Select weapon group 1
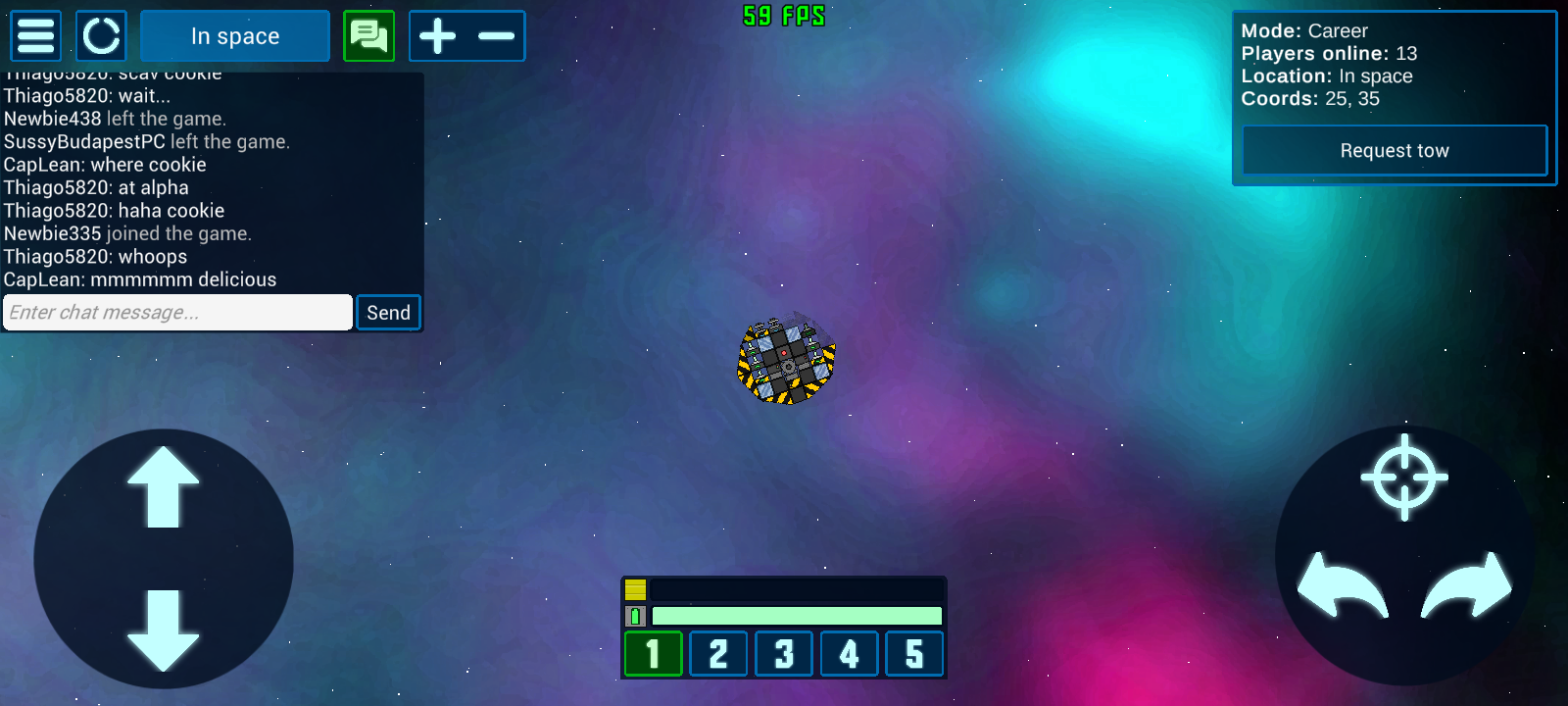Viewport: 1568px width, 706px height. click(653, 654)
